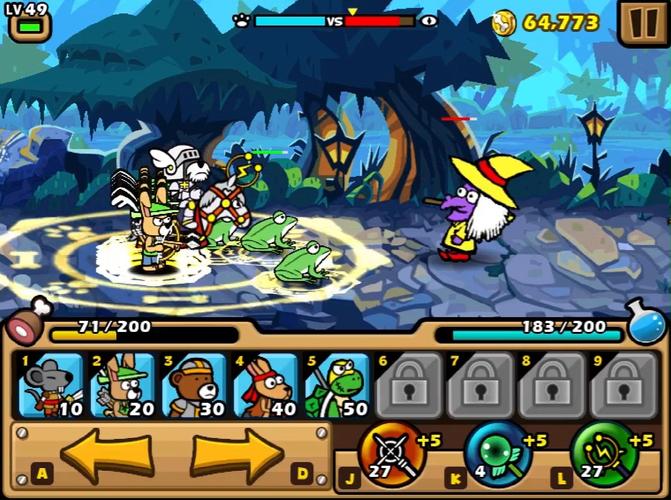Summon the mouse swordsman unit
Viewport: 671px width, 500px height.
tap(52, 385)
